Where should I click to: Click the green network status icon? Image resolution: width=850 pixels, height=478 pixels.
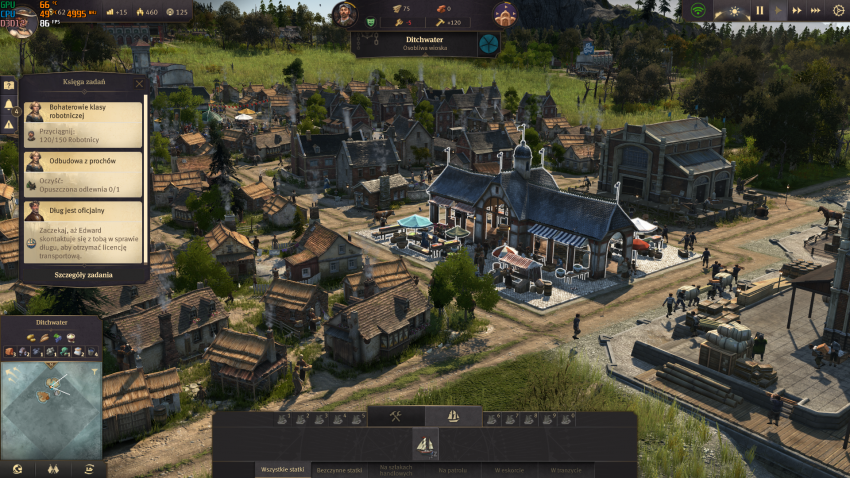point(698,11)
